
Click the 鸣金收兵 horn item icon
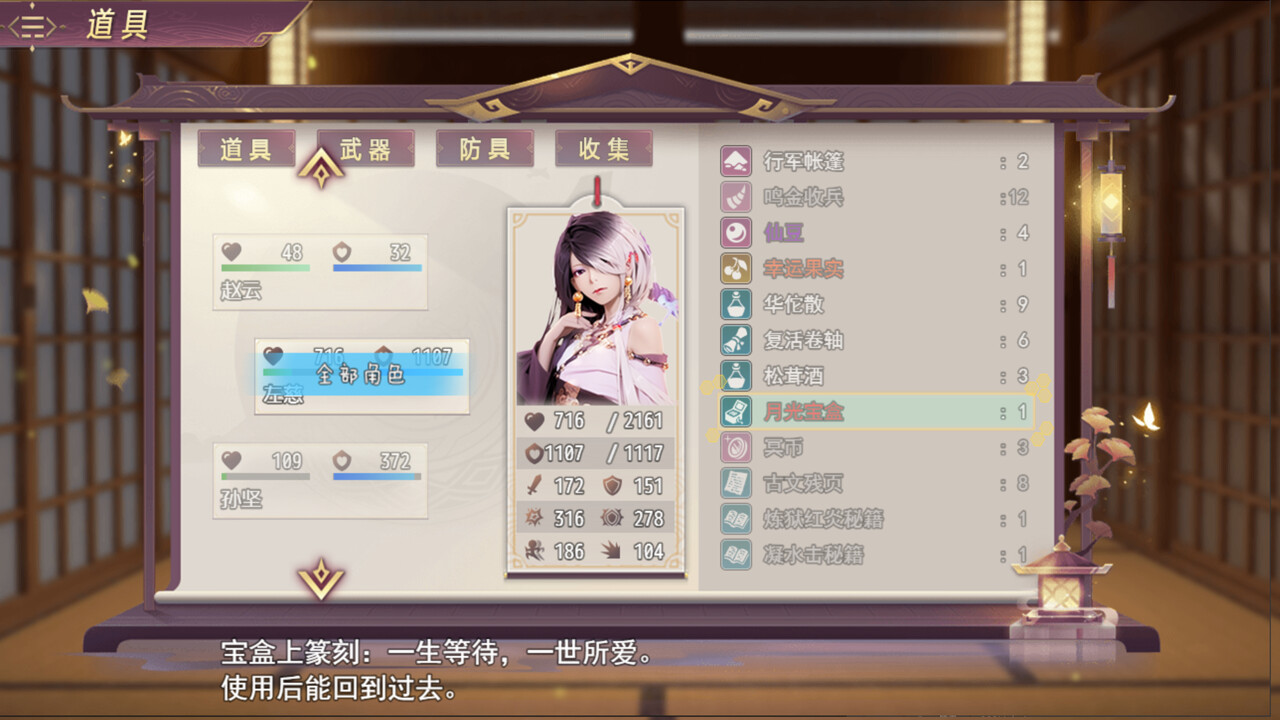(x=737, y=196)
